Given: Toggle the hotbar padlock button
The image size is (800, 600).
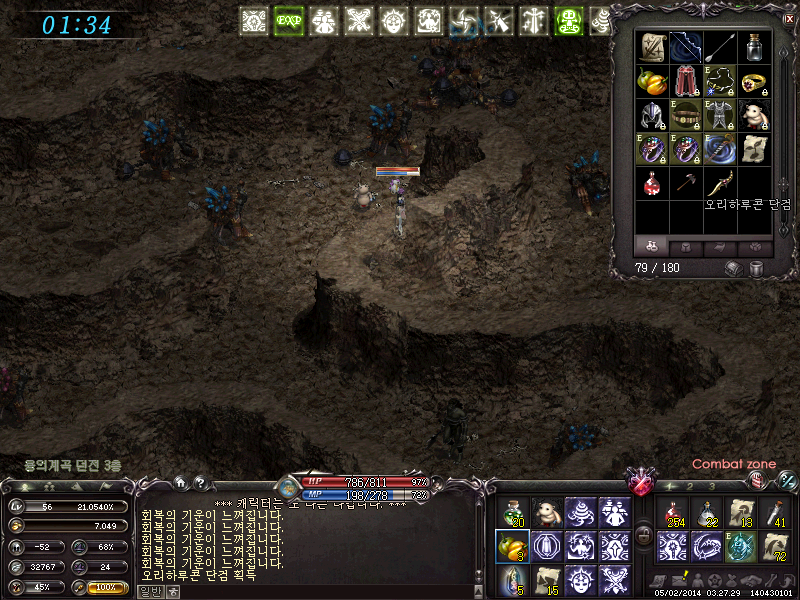Looking at the screenshot, I should tap(644, 536).
